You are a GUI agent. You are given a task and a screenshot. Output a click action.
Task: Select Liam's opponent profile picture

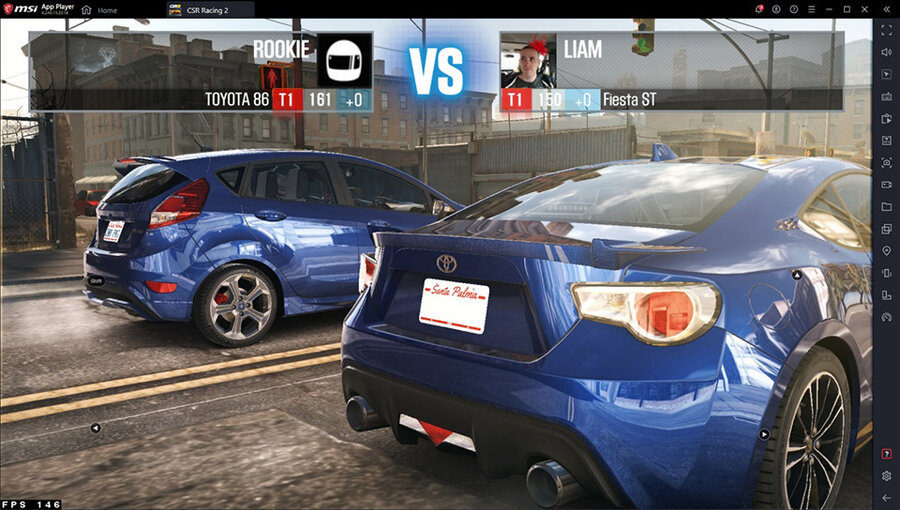pyautogui.click(x=528, y=60)
